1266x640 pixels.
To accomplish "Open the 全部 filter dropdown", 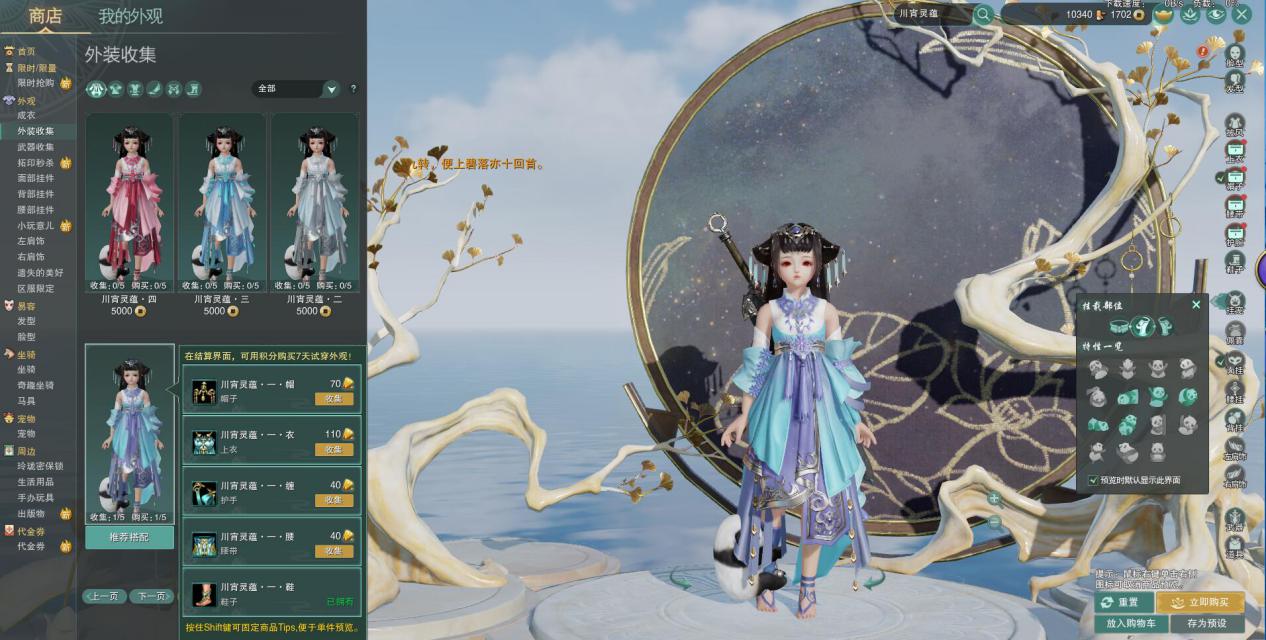I will click(x=331, y=89).
